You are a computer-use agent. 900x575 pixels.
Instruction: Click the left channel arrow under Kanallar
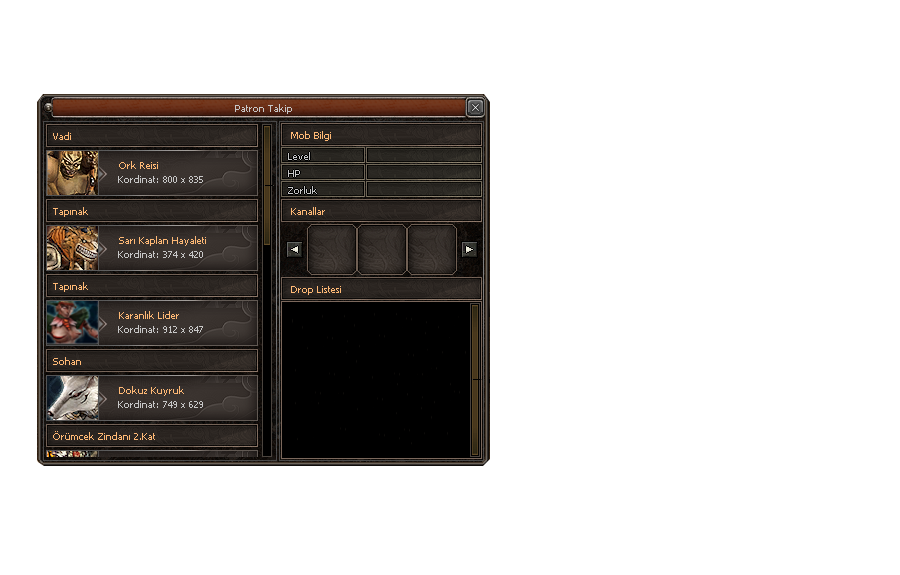coord(294,249)
